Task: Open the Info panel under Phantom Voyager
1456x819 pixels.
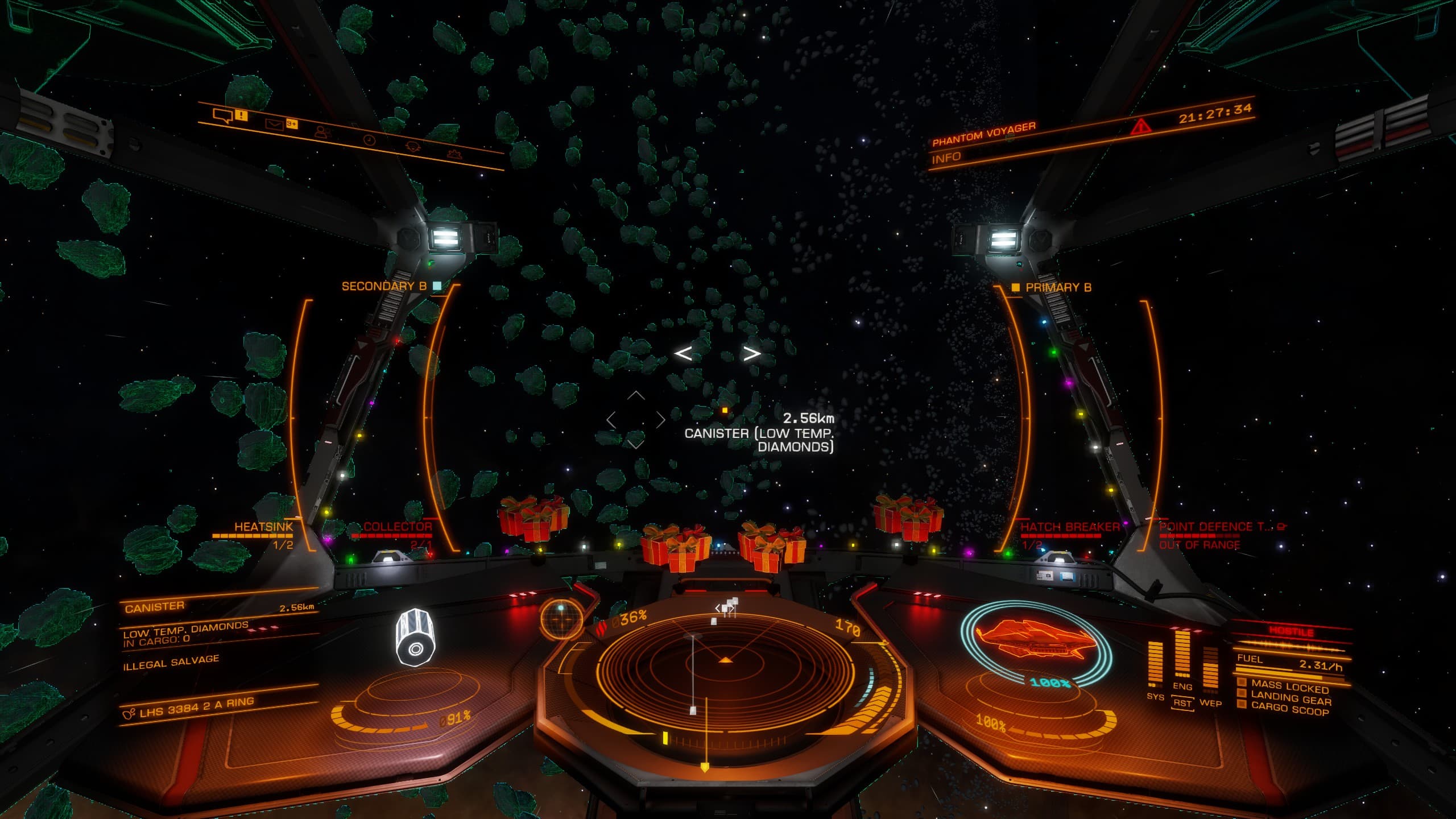Action: (x=946, y=158)
